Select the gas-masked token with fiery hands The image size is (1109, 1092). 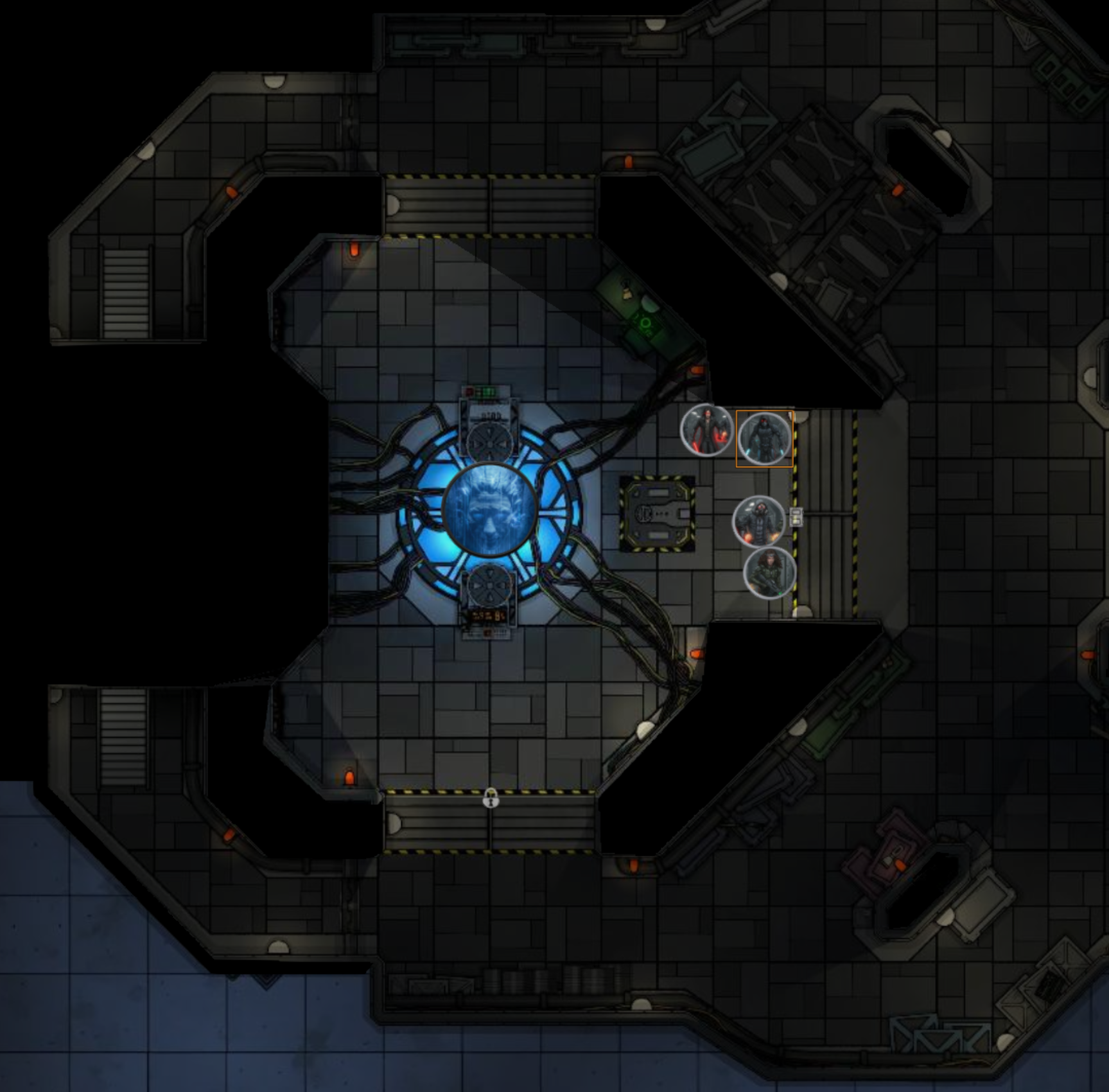(x=758, y=521)
